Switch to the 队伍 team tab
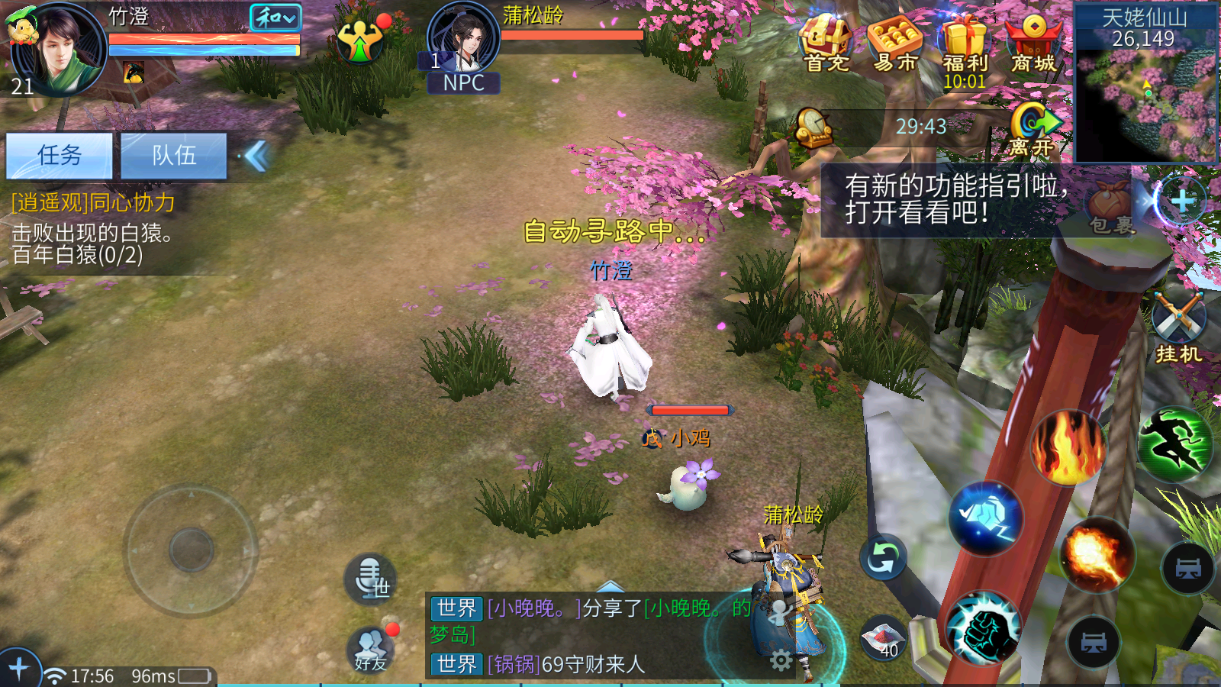This screenshot has width=1221, height=687. tap(174, 155)
